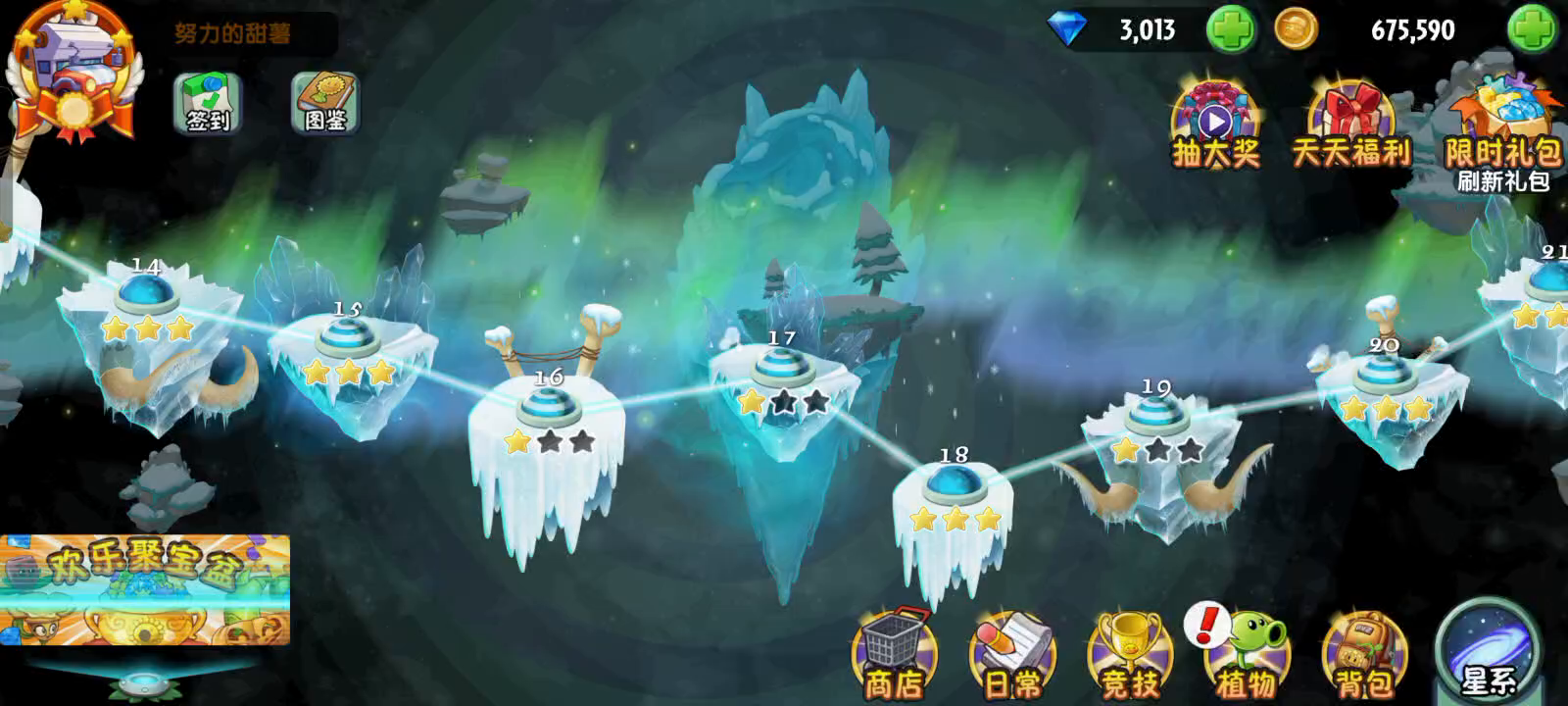Select level 17 node
This screenshot has width=1568, height=706.
[781, 368]
